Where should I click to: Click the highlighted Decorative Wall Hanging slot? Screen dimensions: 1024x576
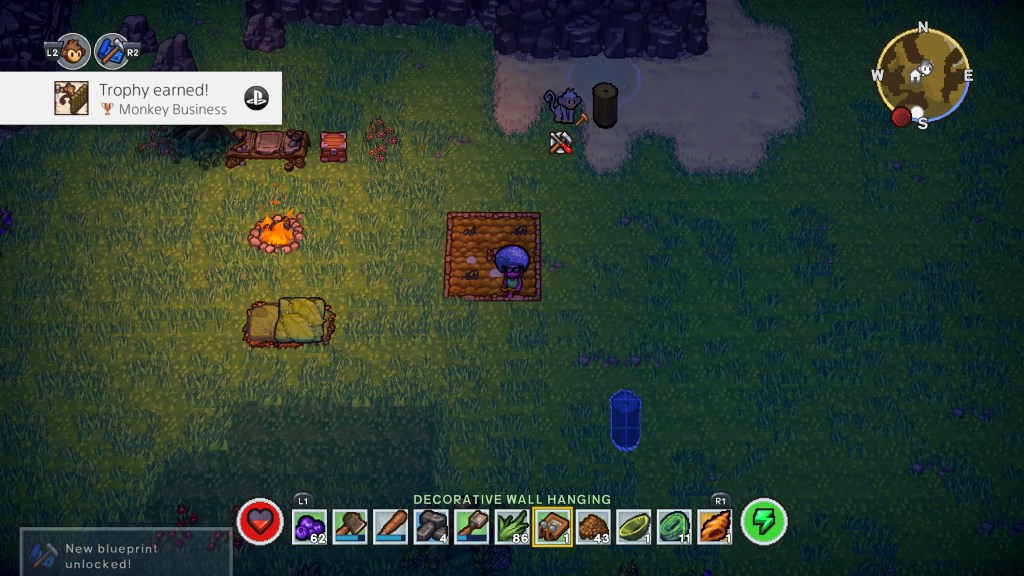(553, 525)
